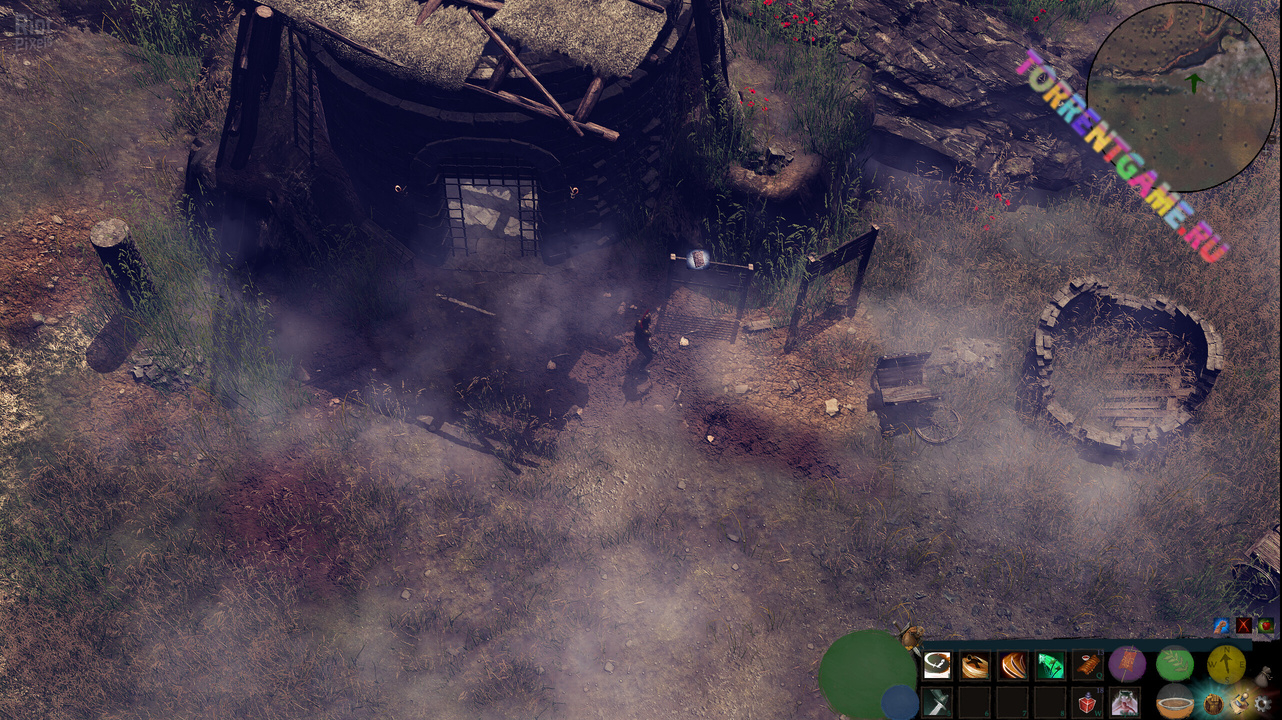This screenshot has width=1282, height=720.
Task: Select the red apple status icon
Action: [x=1266, y=626]
